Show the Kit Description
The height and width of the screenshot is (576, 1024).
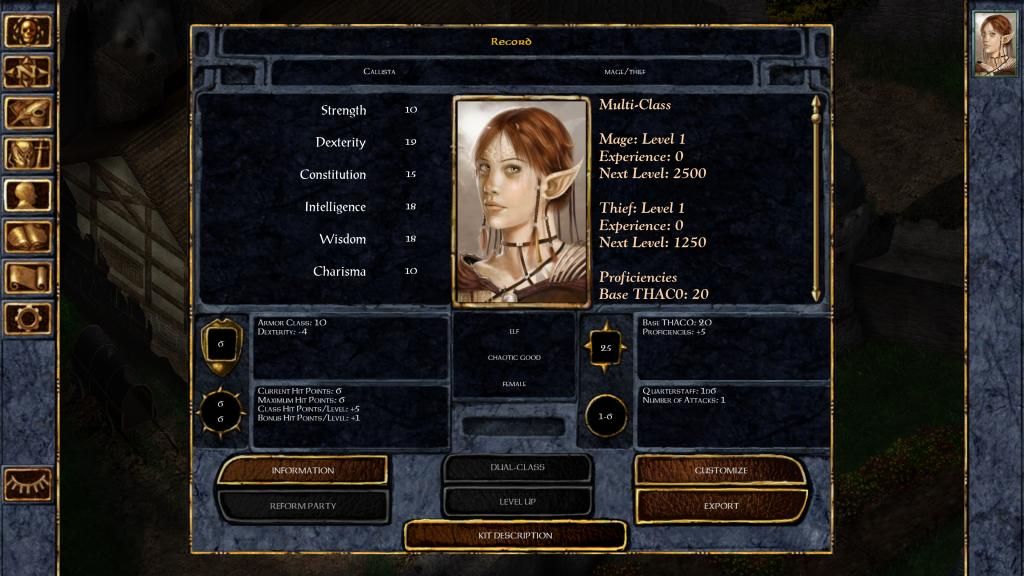[515, 536]
